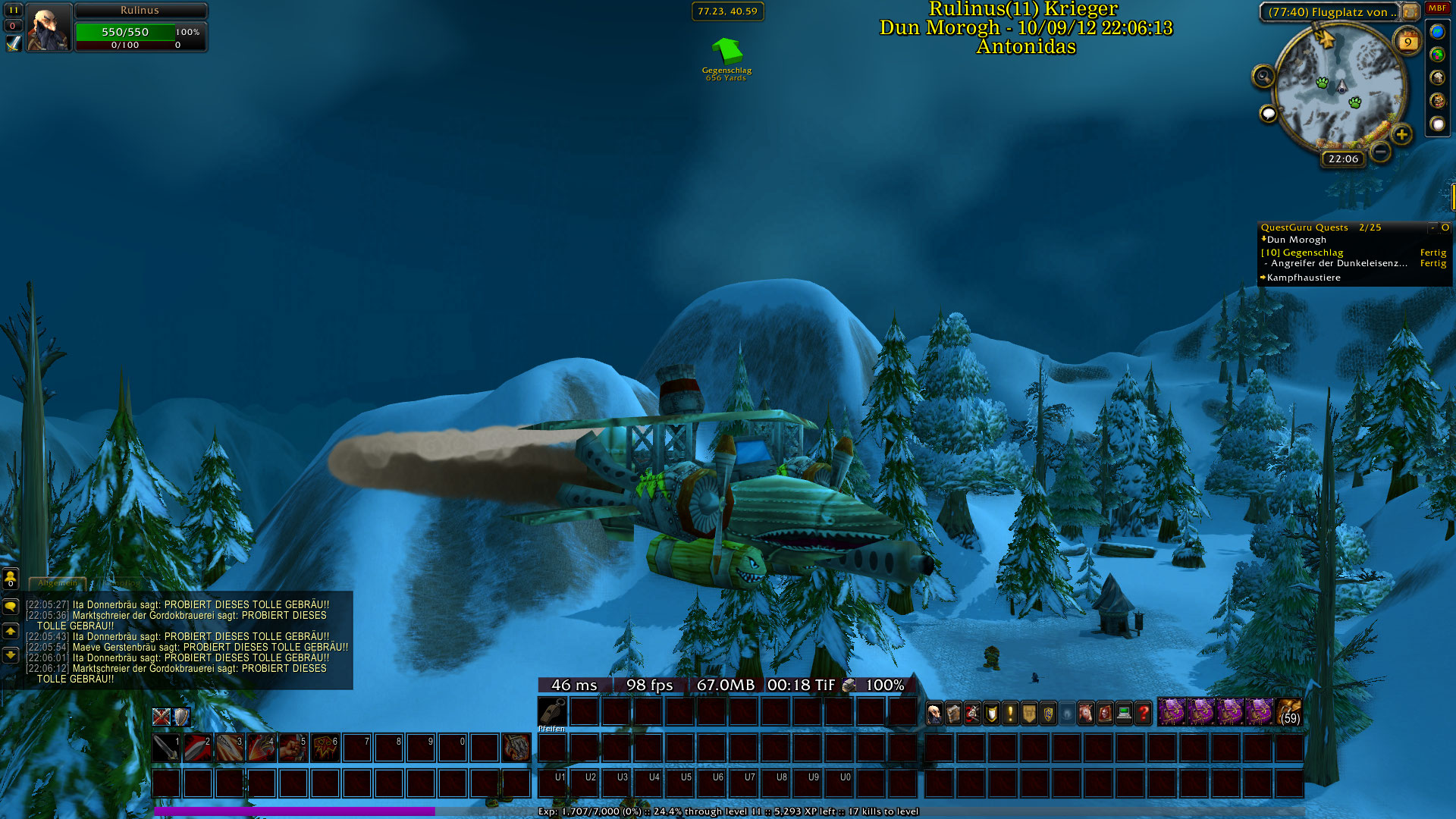Open the red question mark help button
The width and height of the screenshot is (1456, 819).
(1144, 714)
